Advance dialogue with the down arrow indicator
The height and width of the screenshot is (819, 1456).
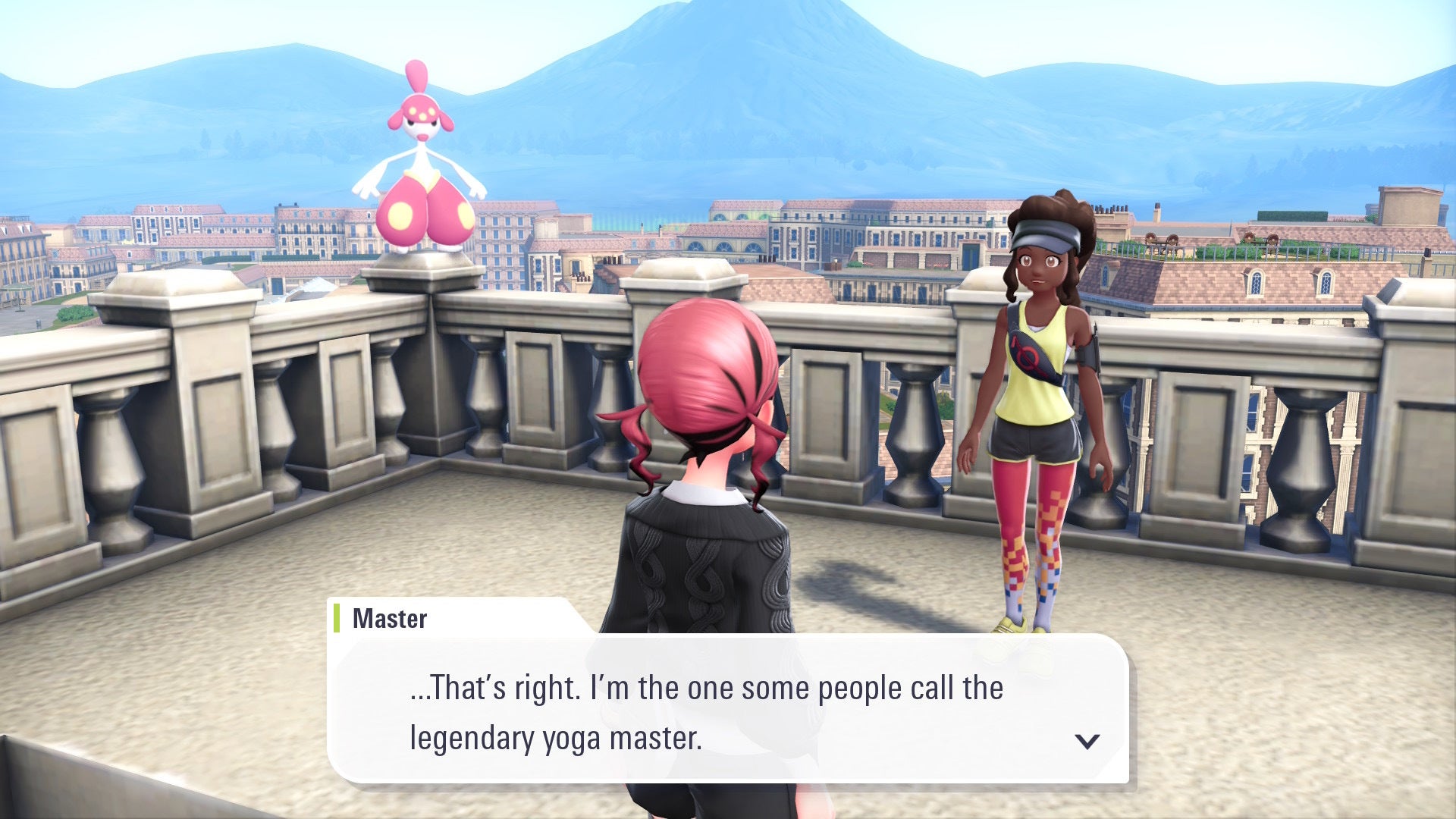click(x=1087, y=741)
